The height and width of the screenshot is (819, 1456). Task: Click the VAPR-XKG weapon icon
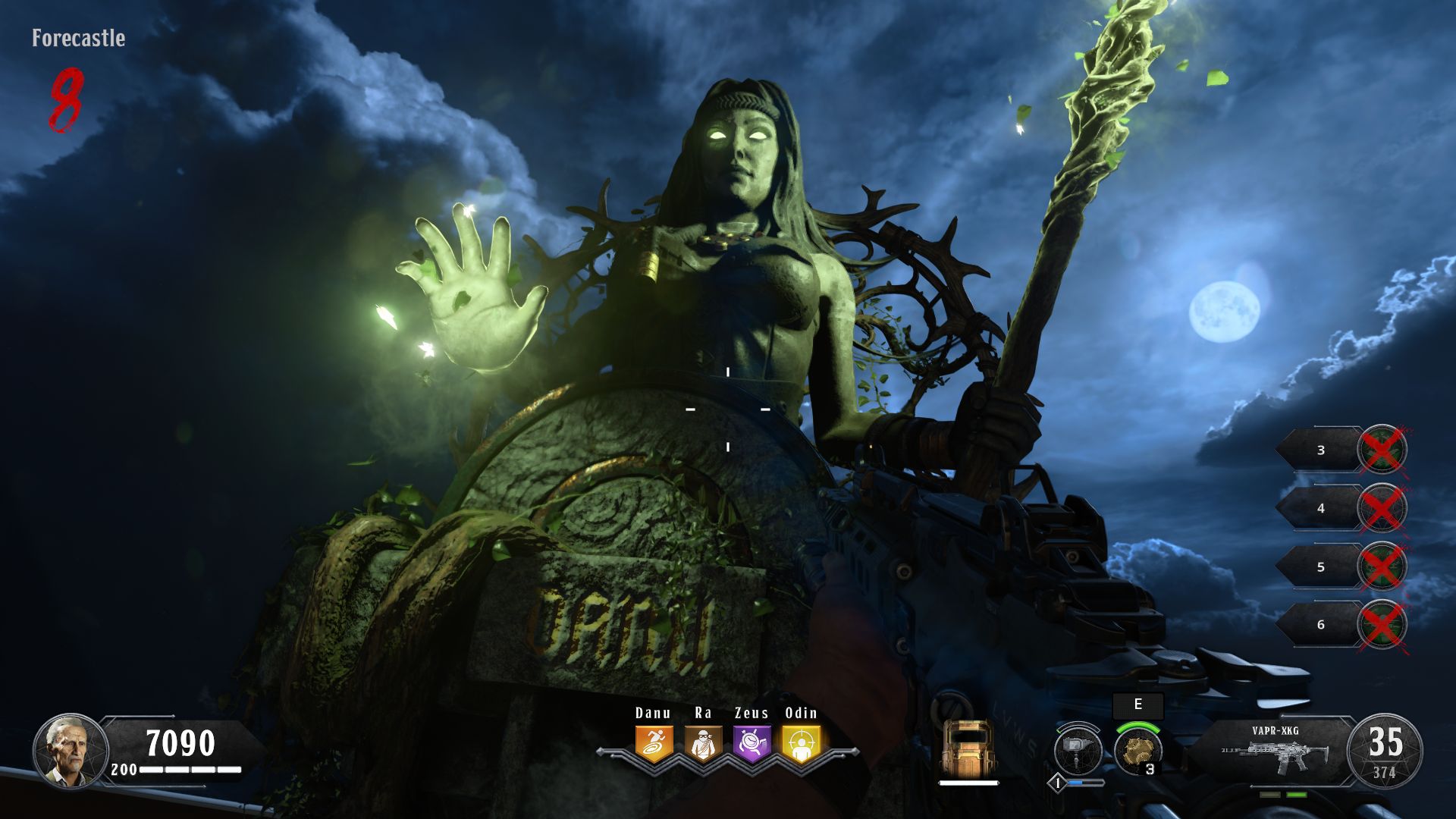pos(1276,755)
